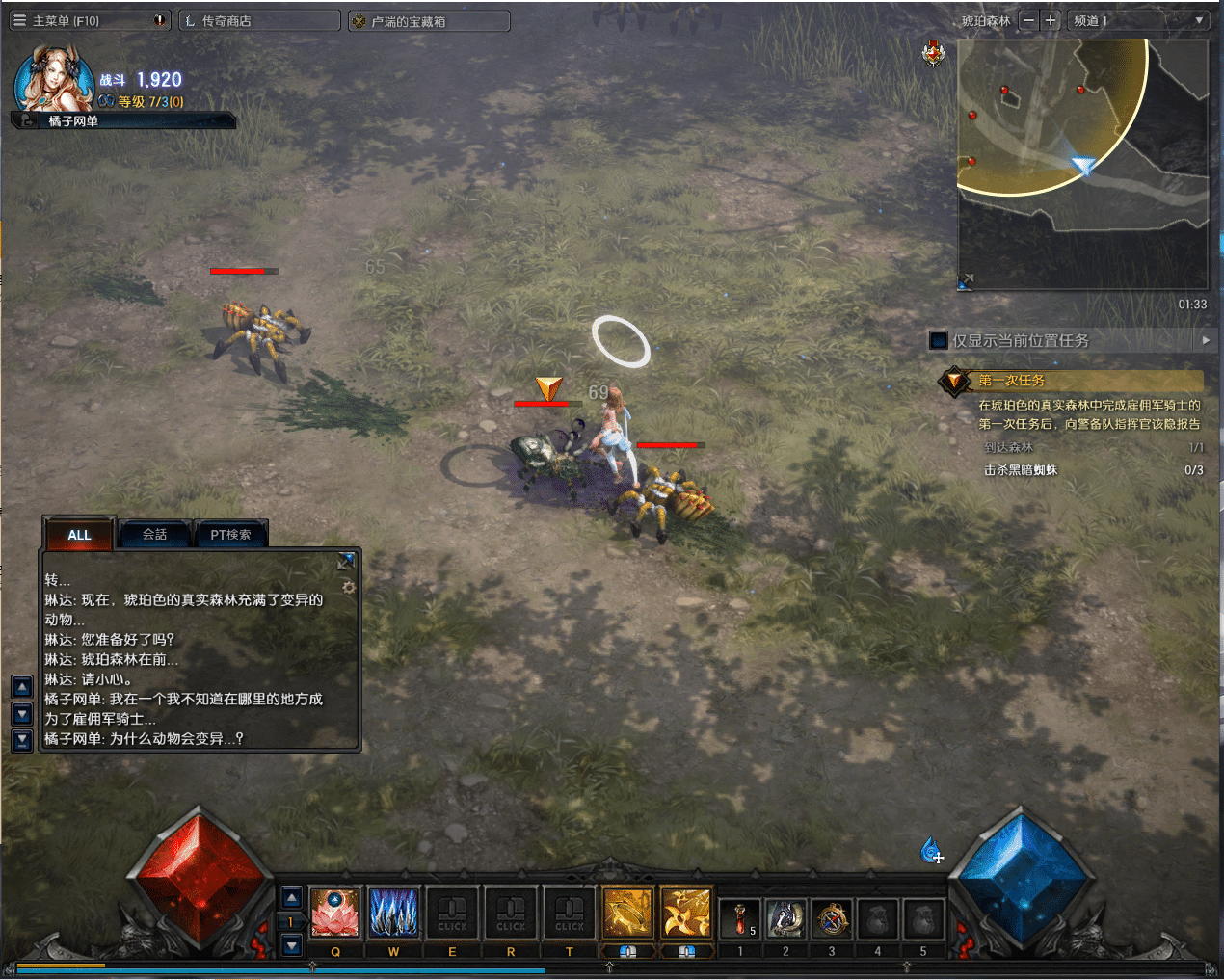Switch to the PT search (PT検索) tab

click(230, 535)
